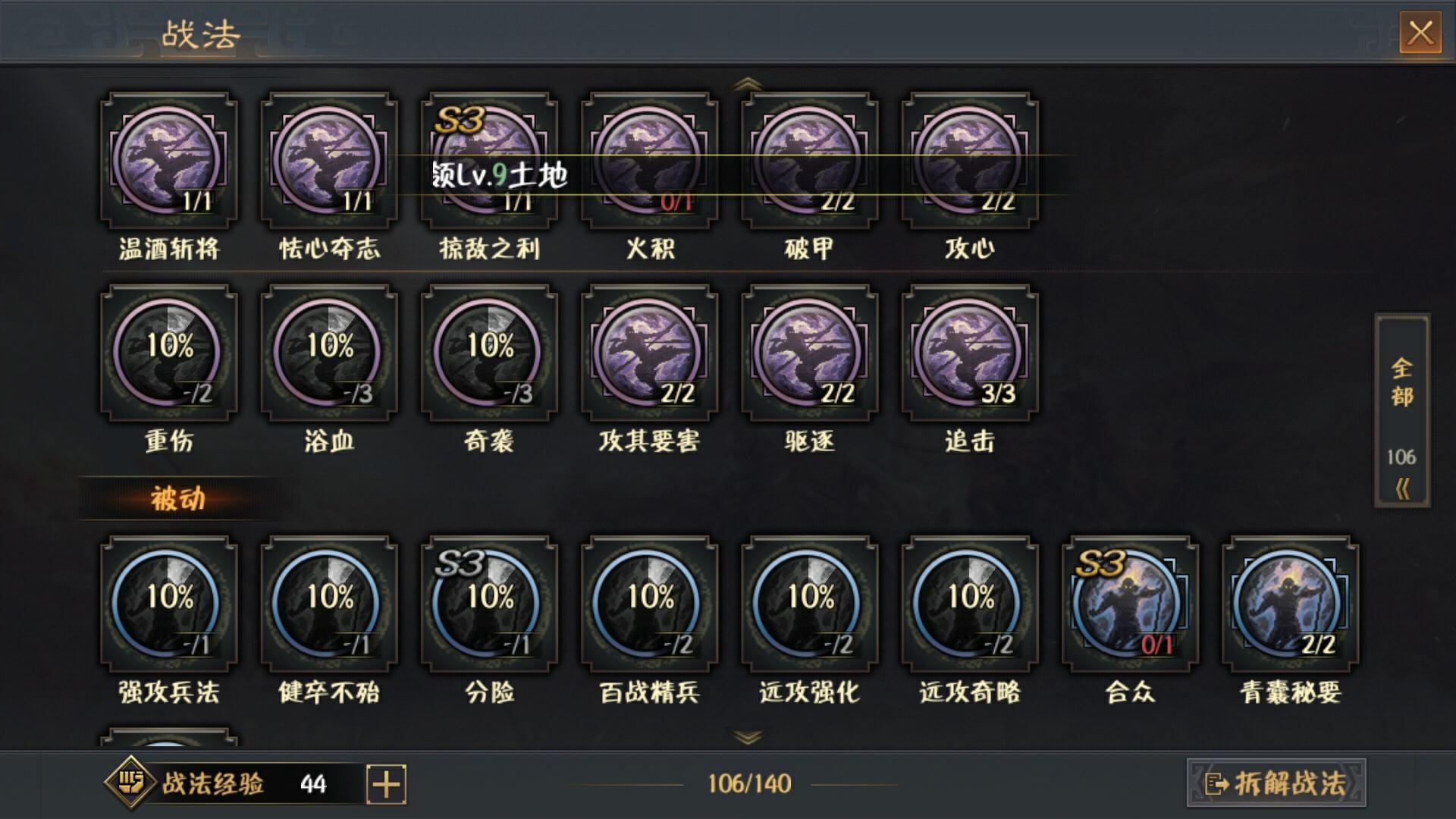The height and width of the screenshot is (819, 1456).
Task: Click plus to add 战法经验
Action: (387, 786)
